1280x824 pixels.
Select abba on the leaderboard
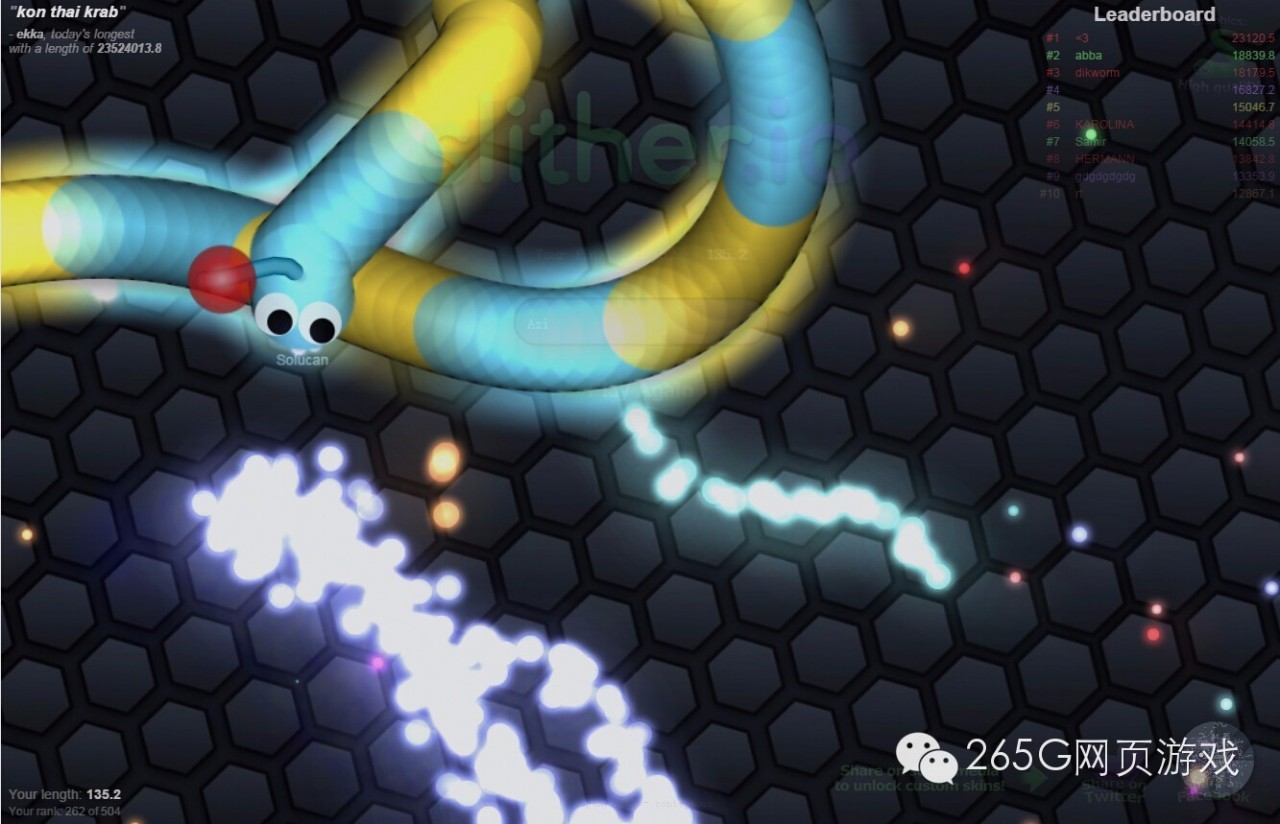1089,56
